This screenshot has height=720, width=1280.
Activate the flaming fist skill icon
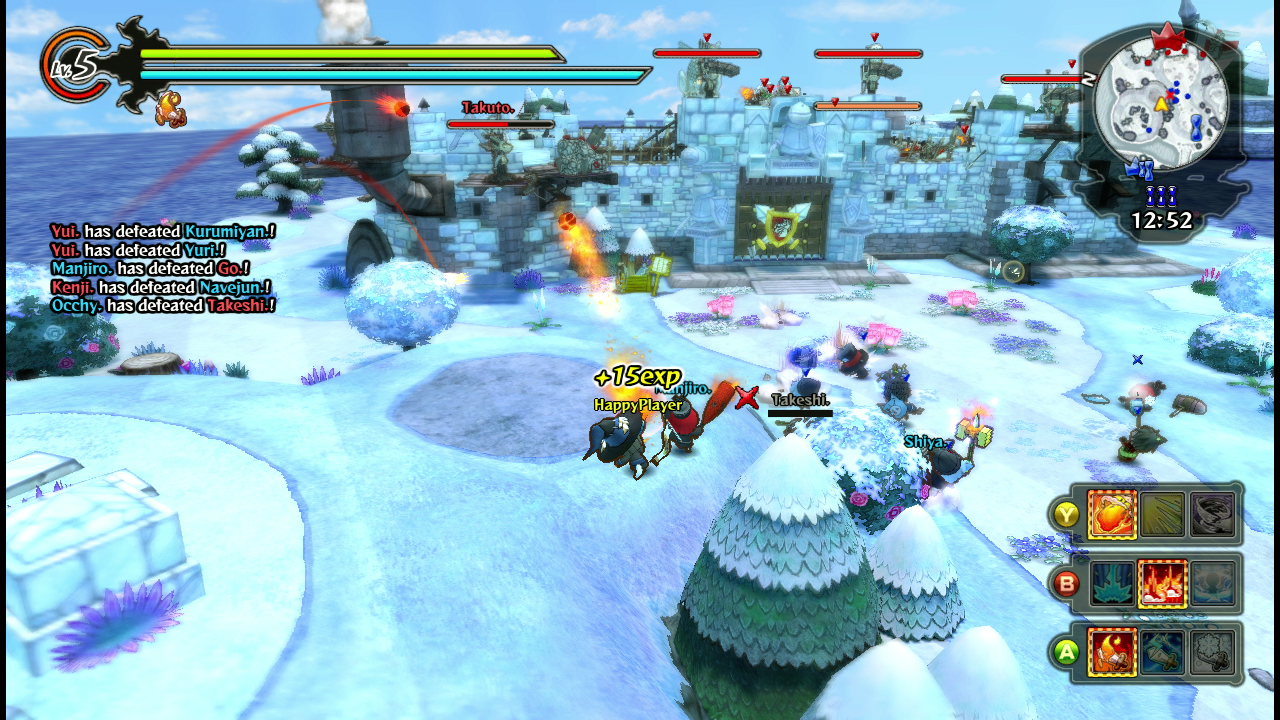coord(1112,514)
